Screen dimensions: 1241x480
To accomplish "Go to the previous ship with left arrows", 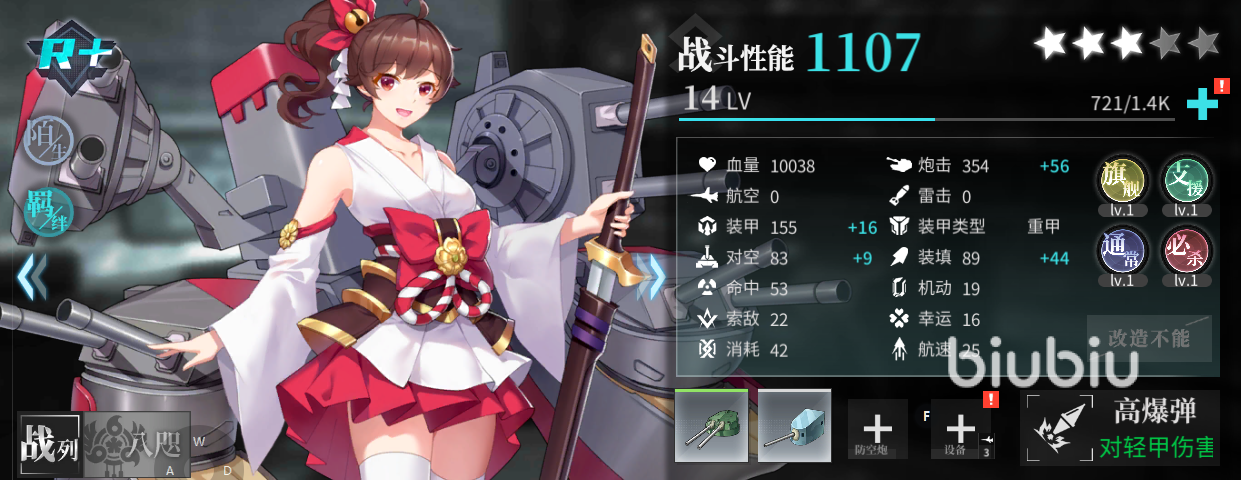I will point(32,276).
